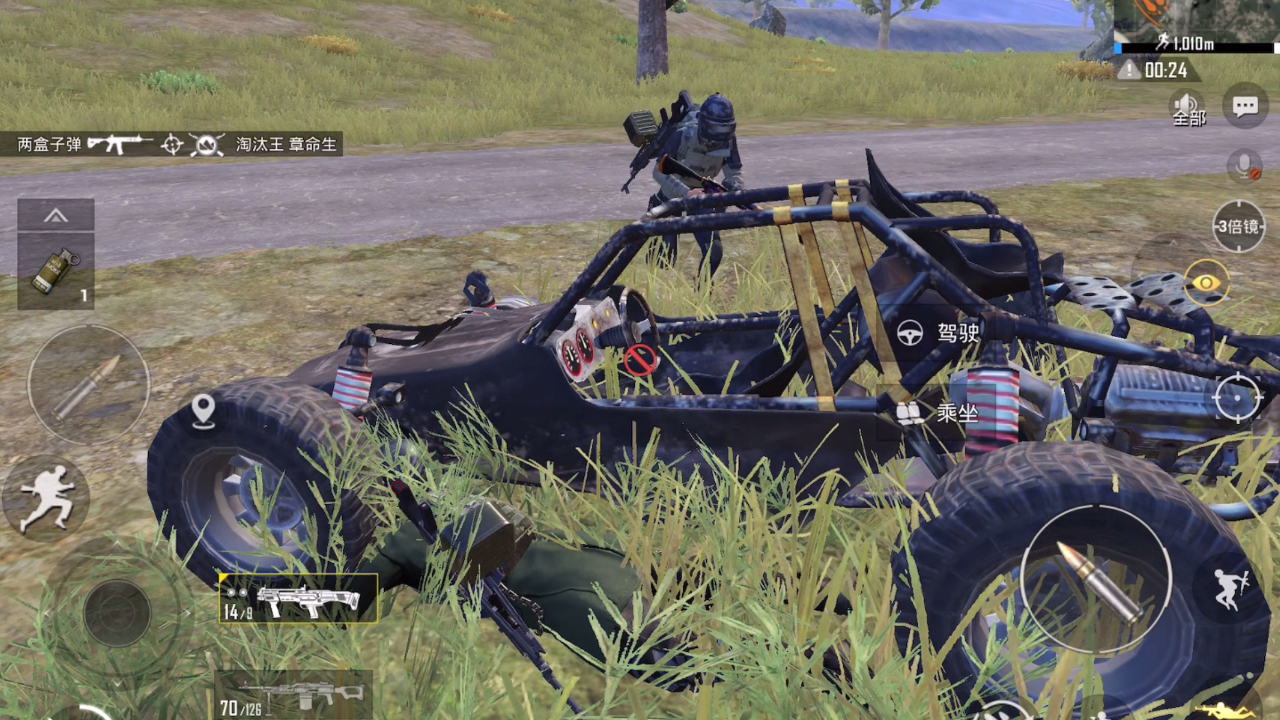Screen dimensions: 1280x720
Task: Switch to the rifle slot showing 70/126
Action: 293,696
